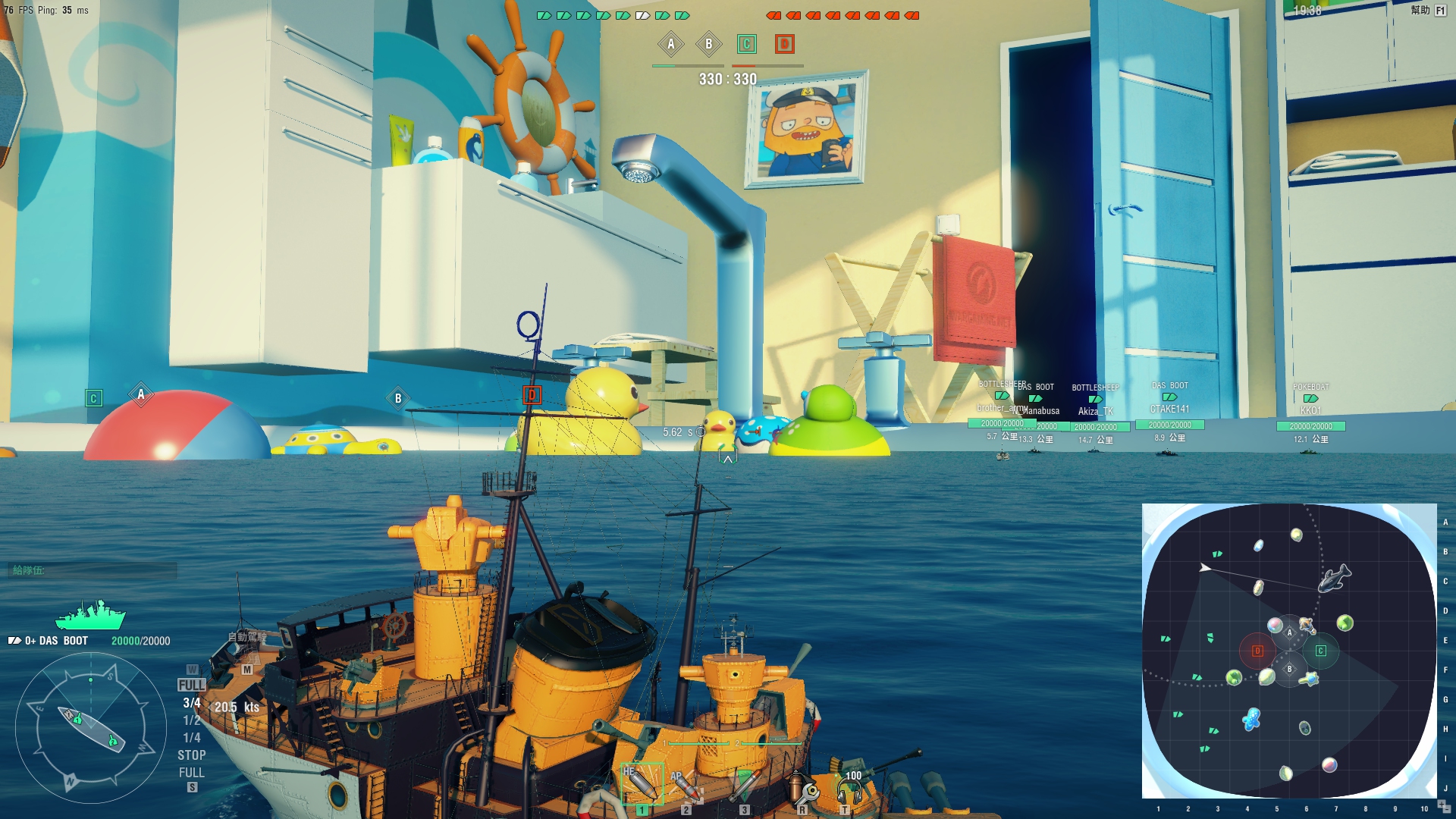Click ally CTAKE141 name tag
Screen dimensions: 1456x819
pos(1169,409)
